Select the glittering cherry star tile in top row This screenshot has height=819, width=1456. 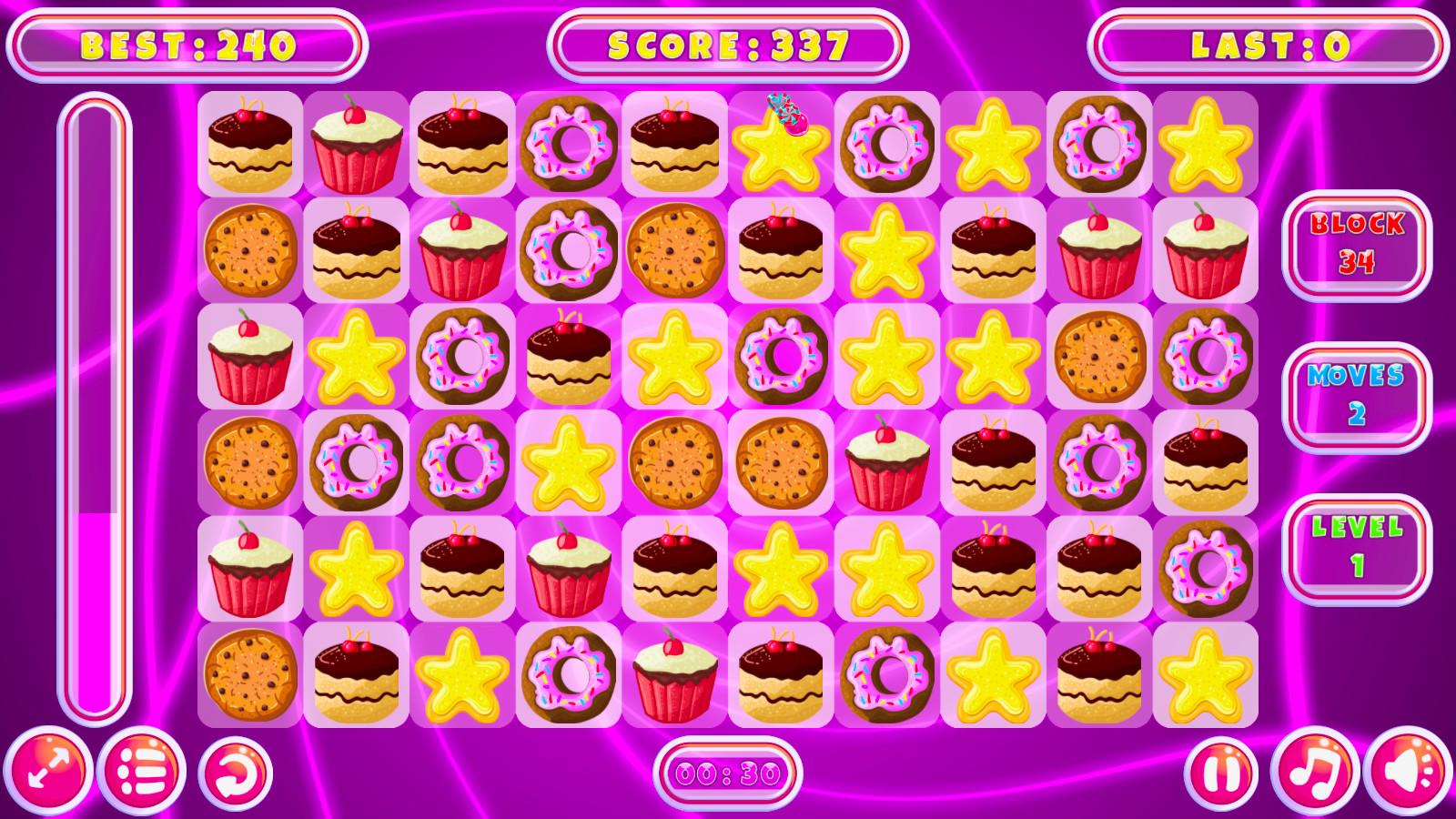tap(783, 141)
